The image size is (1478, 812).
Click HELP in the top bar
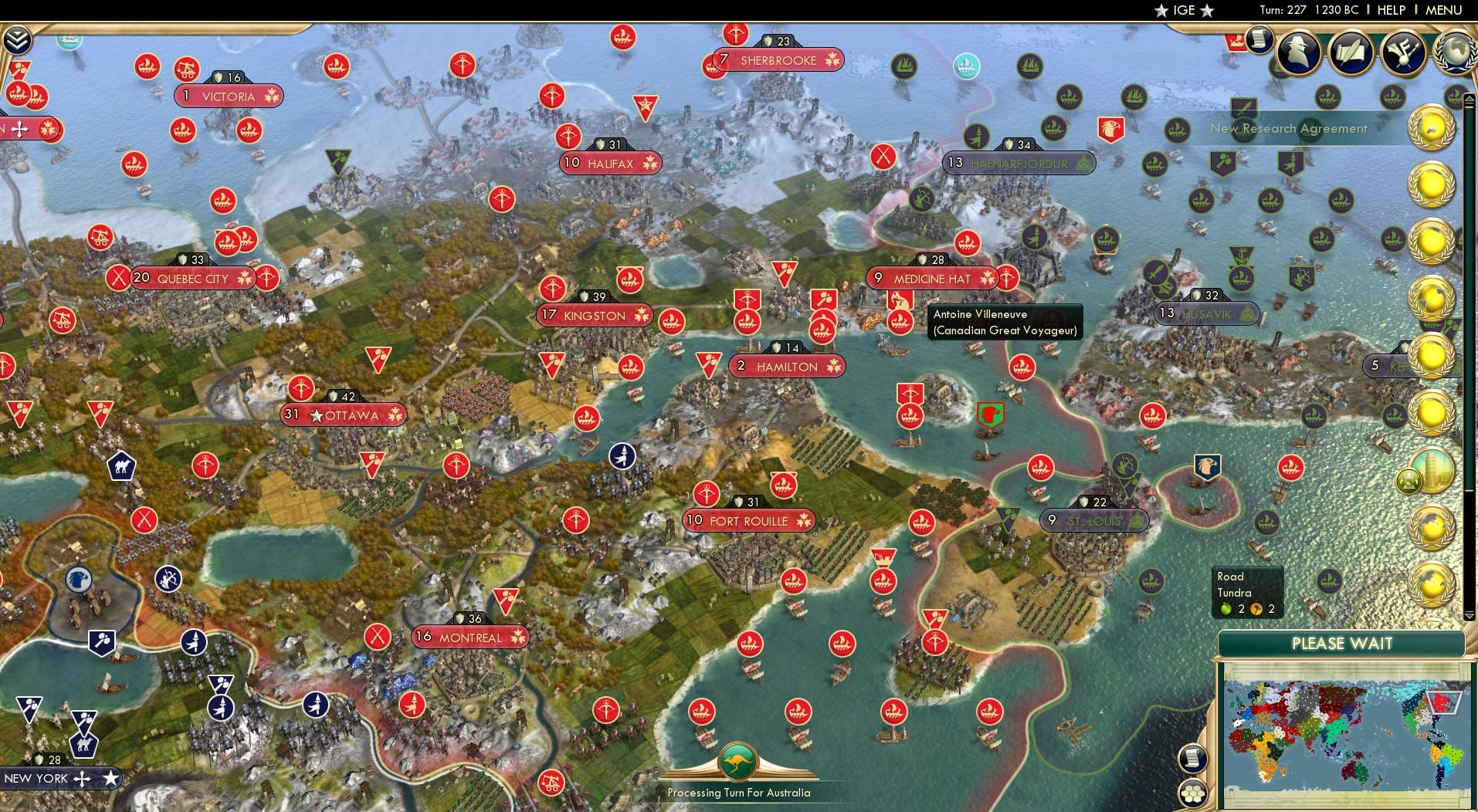[x=1392, y=10]
